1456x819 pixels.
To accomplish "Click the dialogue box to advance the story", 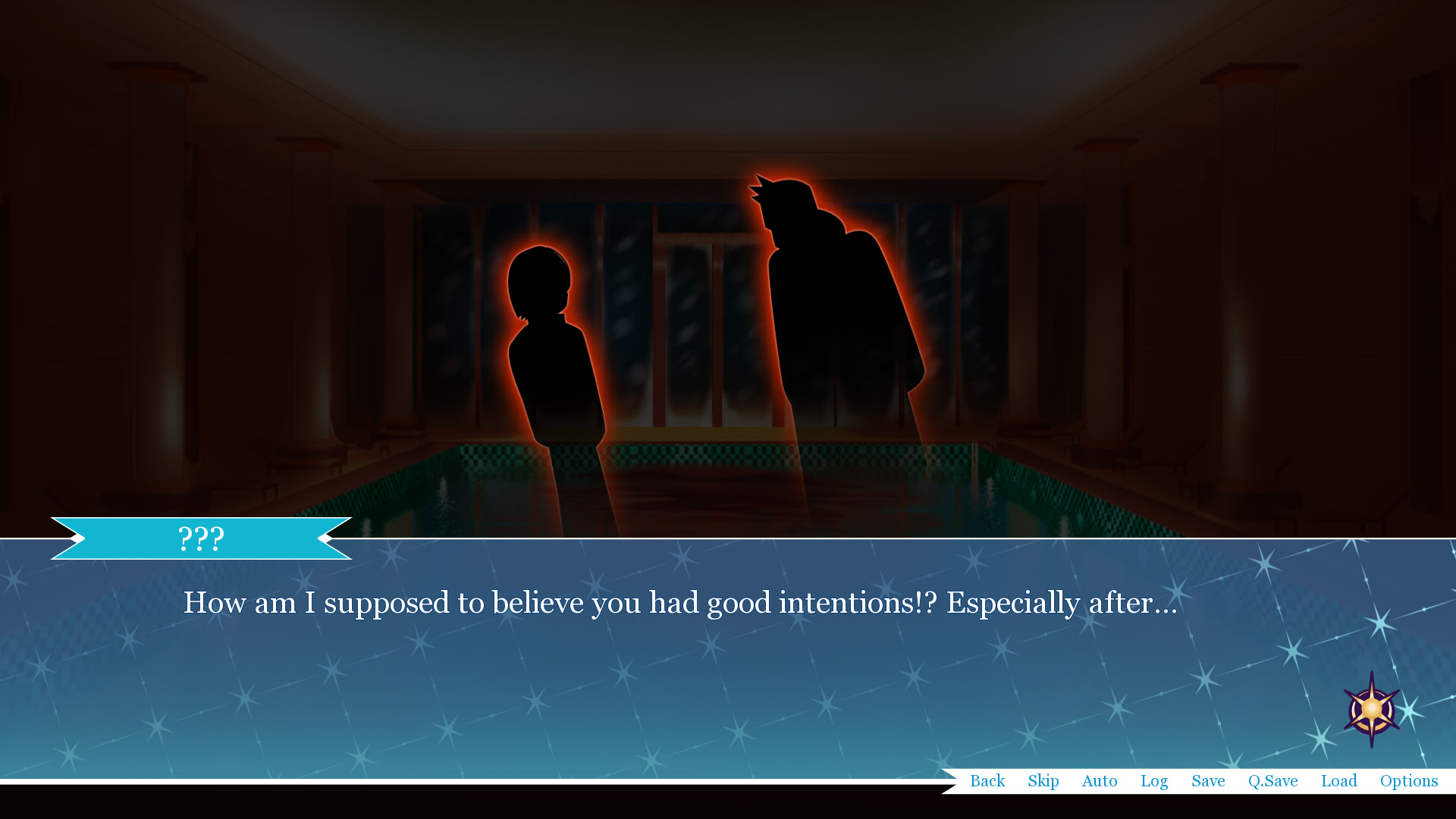I will tap(682, 667).
